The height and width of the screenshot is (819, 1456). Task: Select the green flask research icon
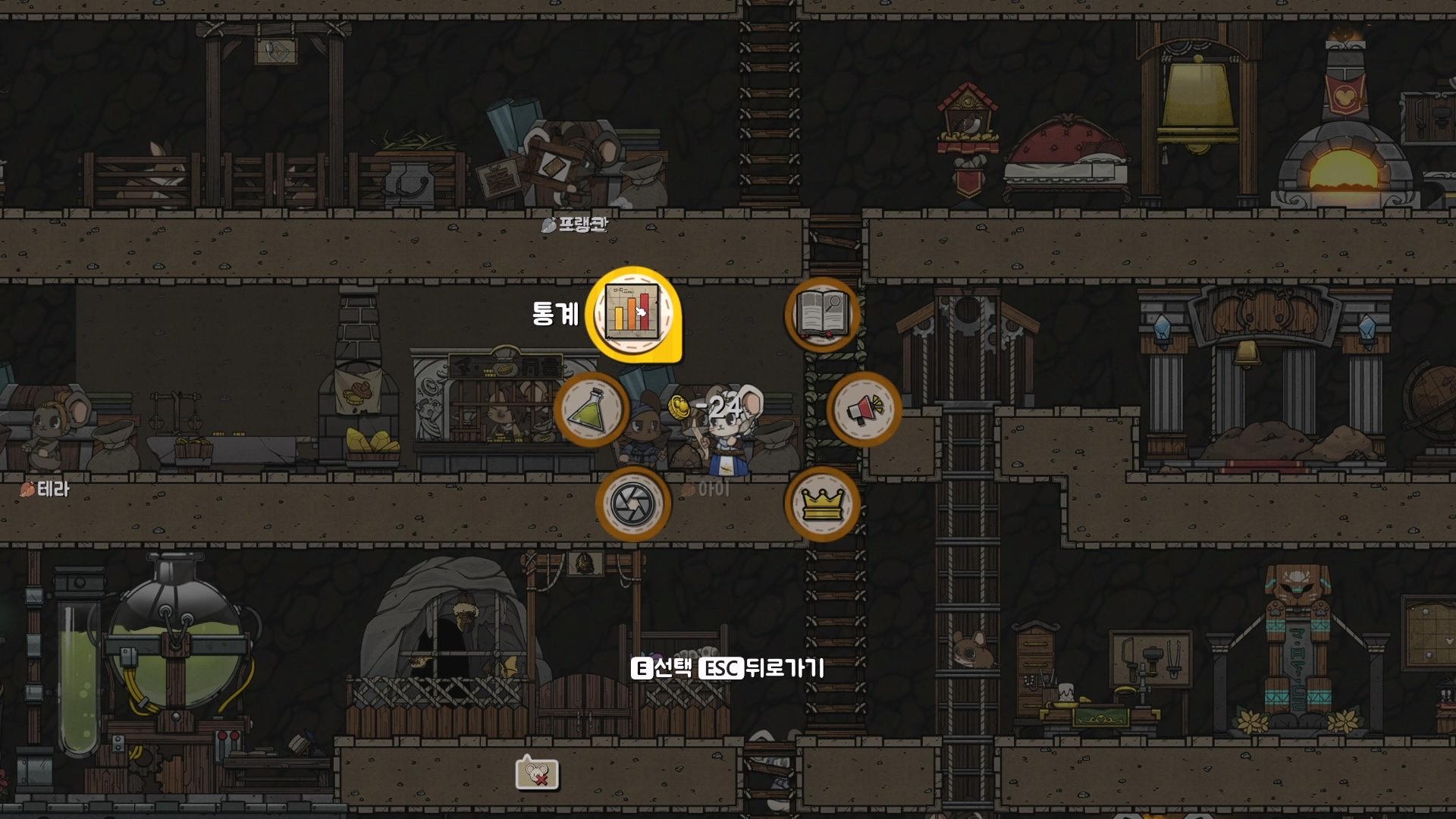click(x=591, y=409)
